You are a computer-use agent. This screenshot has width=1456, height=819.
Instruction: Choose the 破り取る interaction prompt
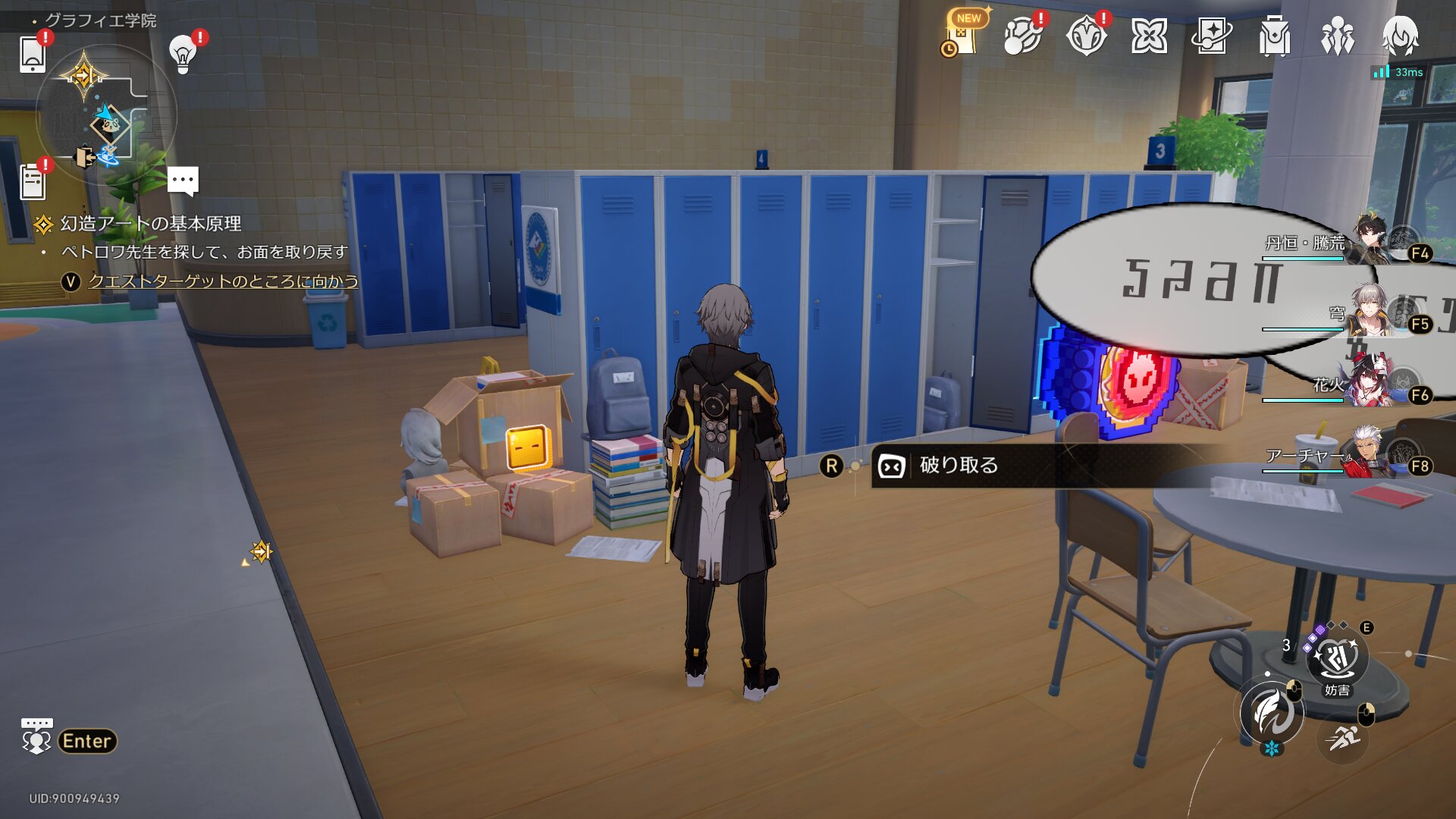click(959, 466)
